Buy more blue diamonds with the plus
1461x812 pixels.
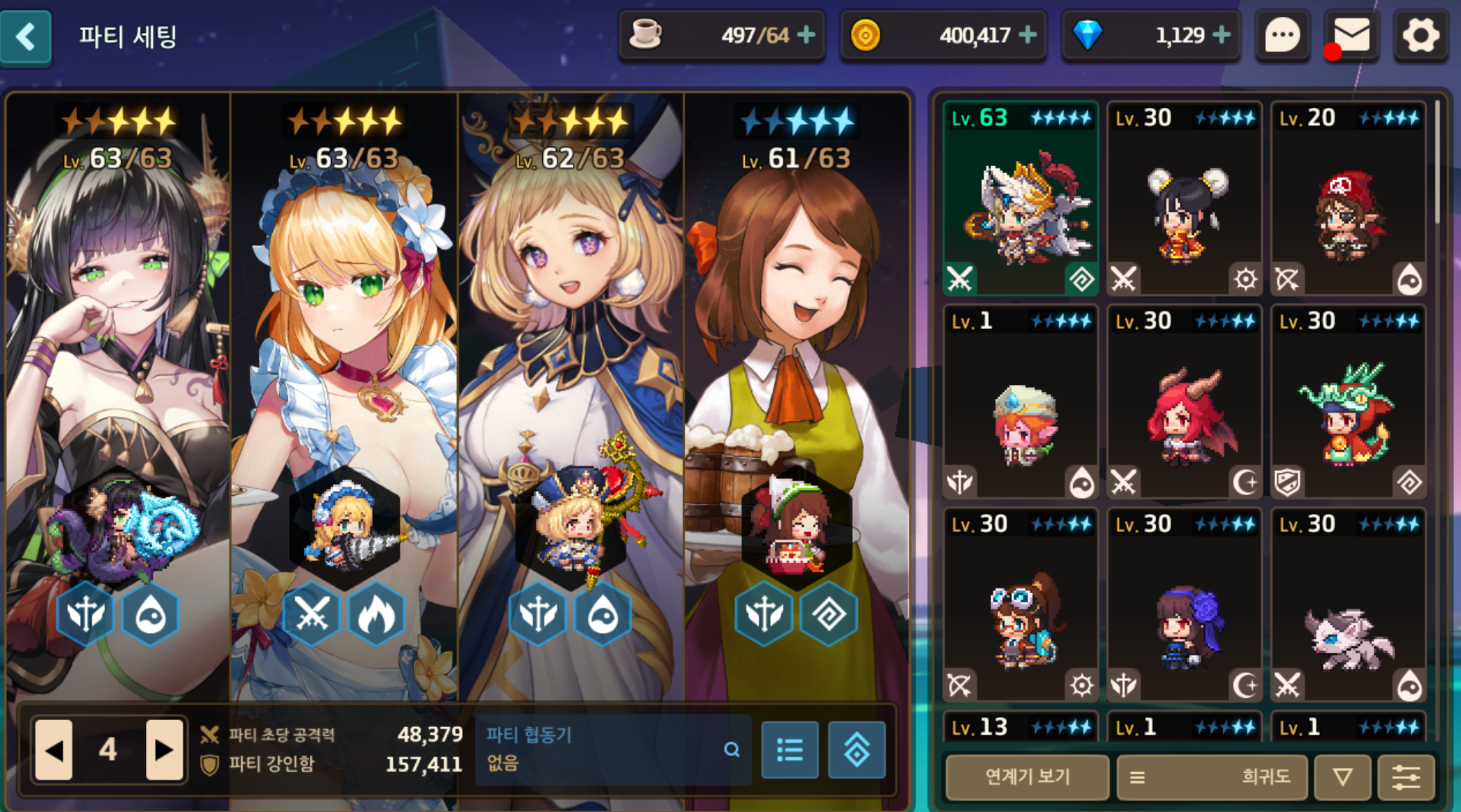(x=1221, y=34)
